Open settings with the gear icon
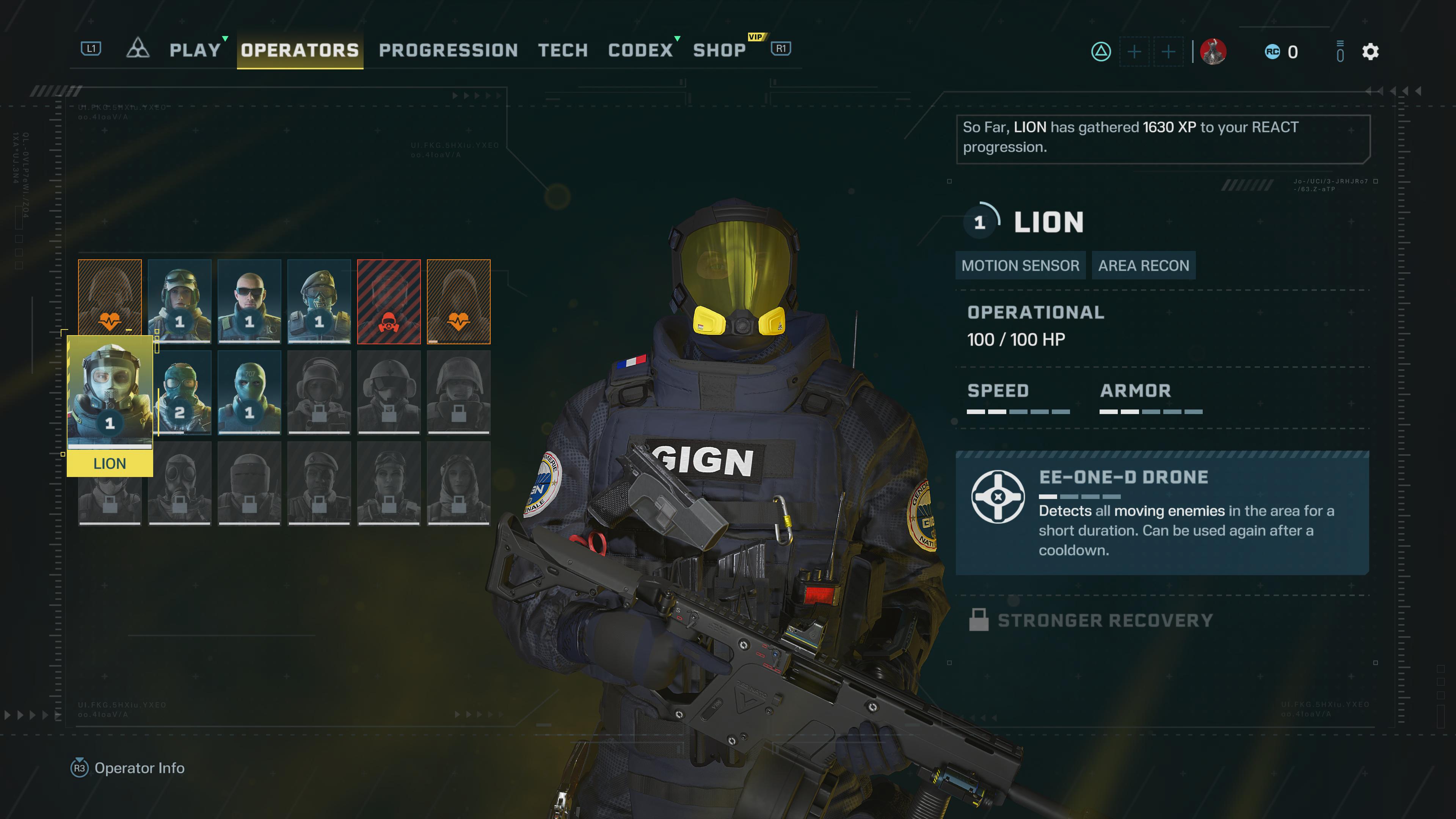This screenshot has width=1456, height=819. [1370, 52]
